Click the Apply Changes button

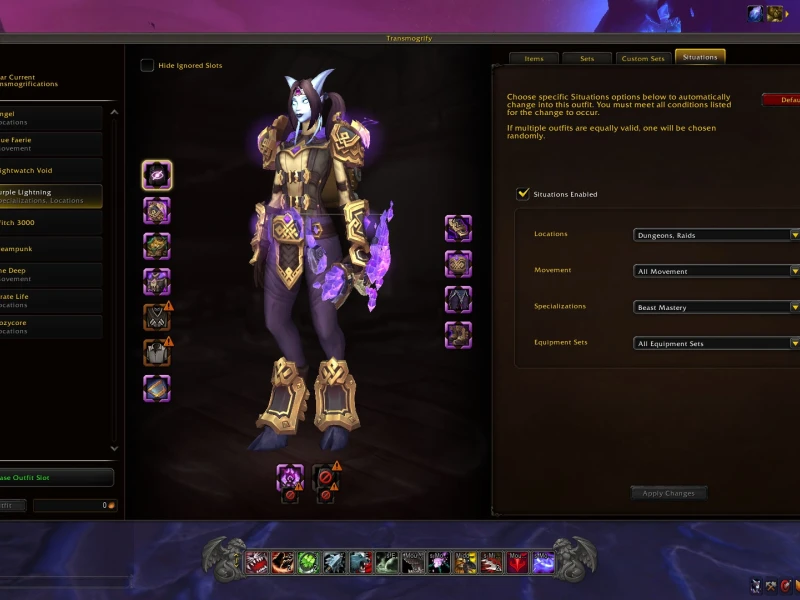coord(668,493)
